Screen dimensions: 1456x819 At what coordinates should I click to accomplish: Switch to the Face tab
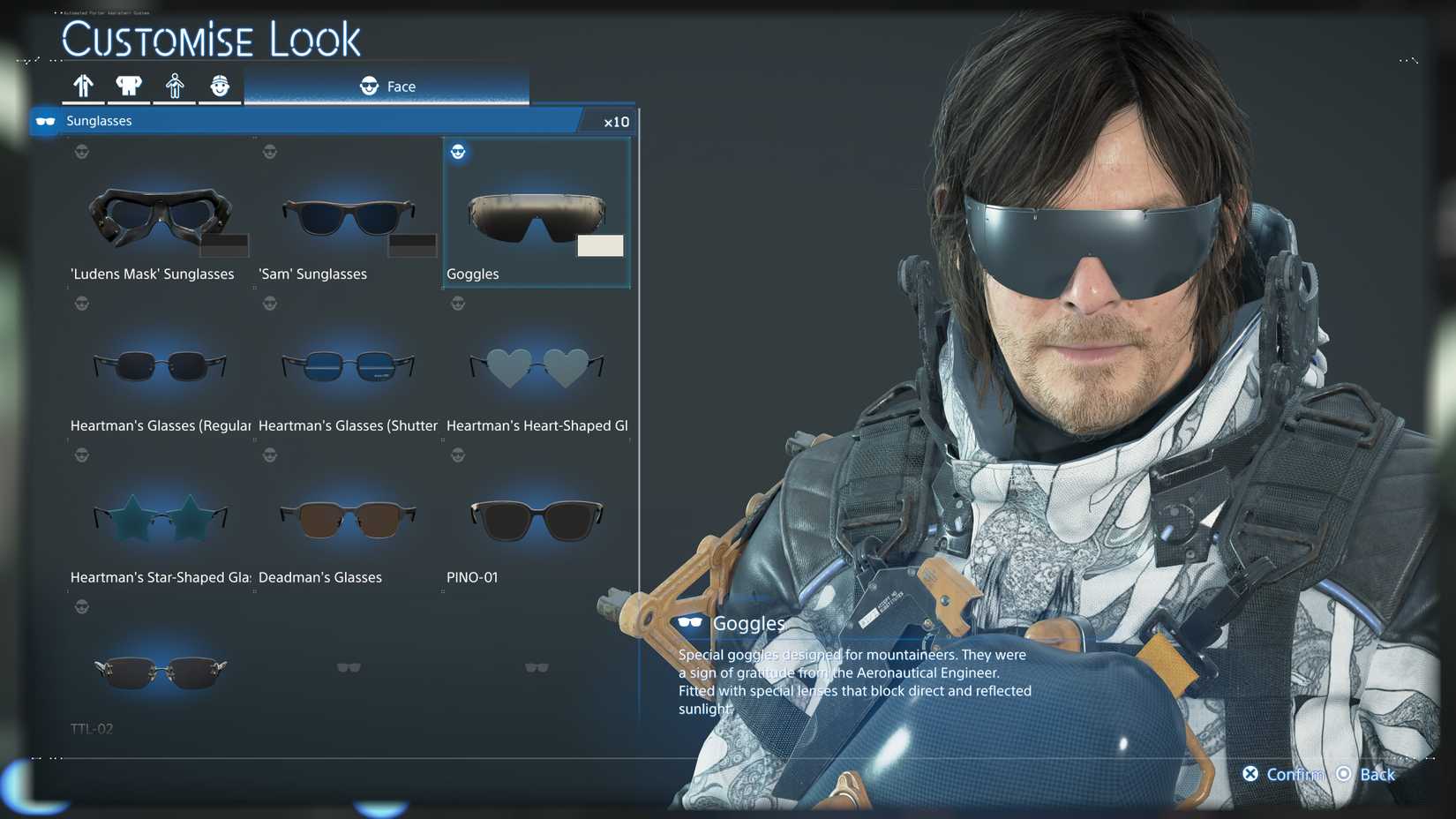[388, 86]
